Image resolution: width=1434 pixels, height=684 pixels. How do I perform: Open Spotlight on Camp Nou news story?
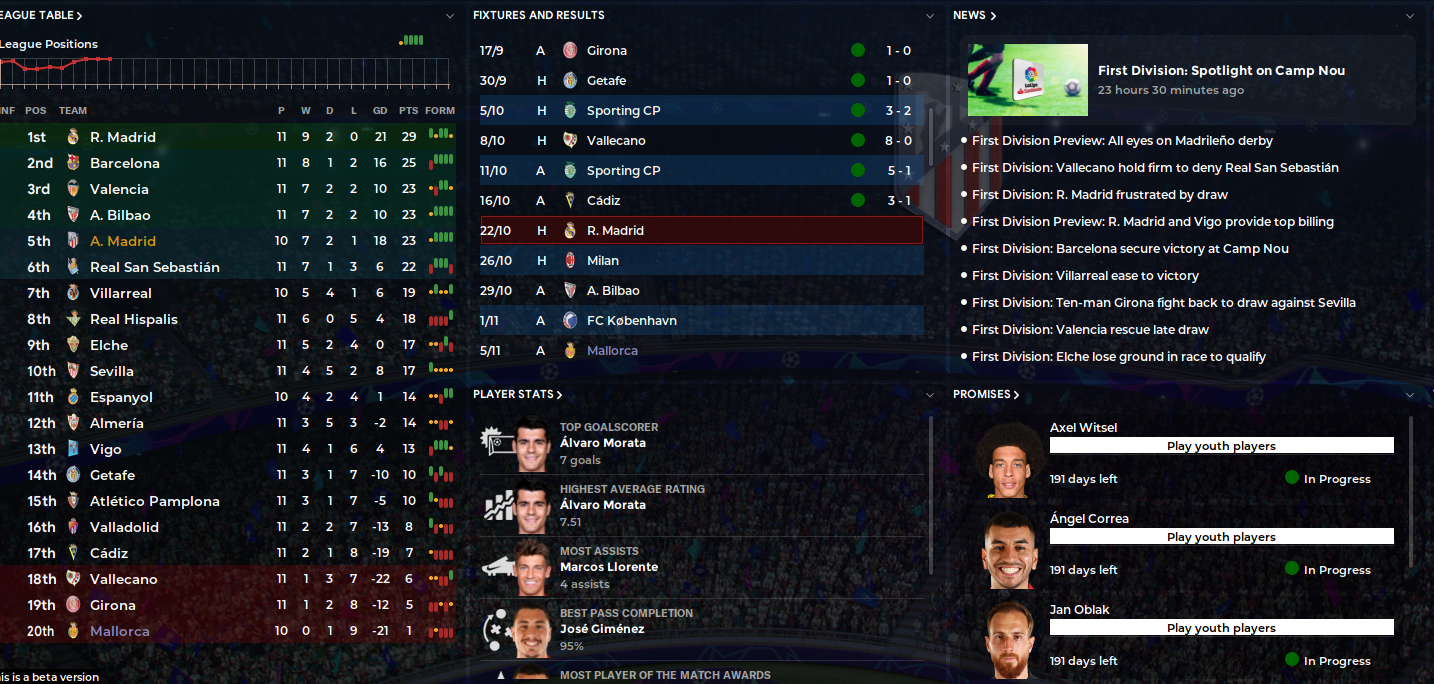[1220, 71]
